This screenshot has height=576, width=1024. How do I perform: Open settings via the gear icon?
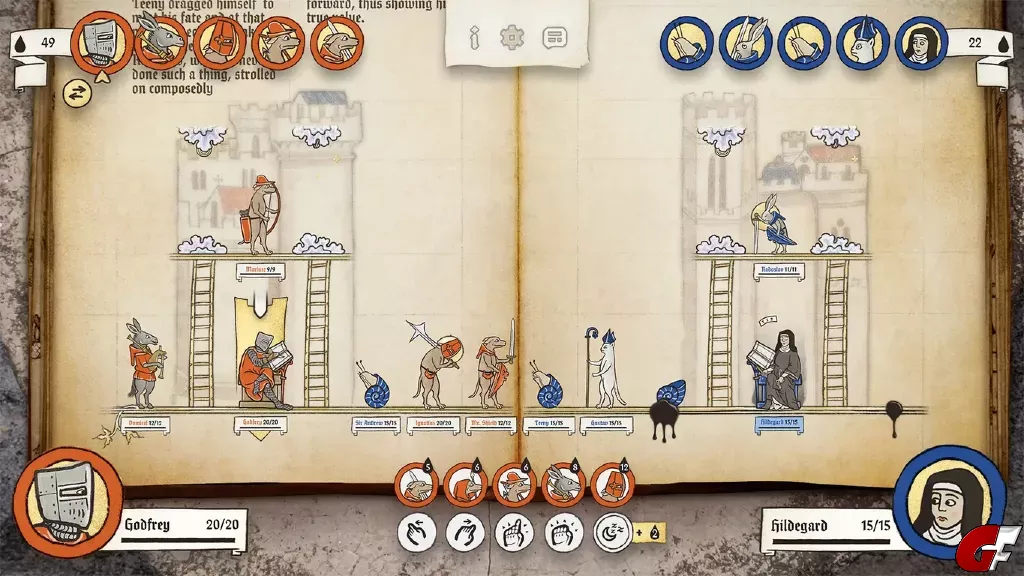click(x=513, y=39)
